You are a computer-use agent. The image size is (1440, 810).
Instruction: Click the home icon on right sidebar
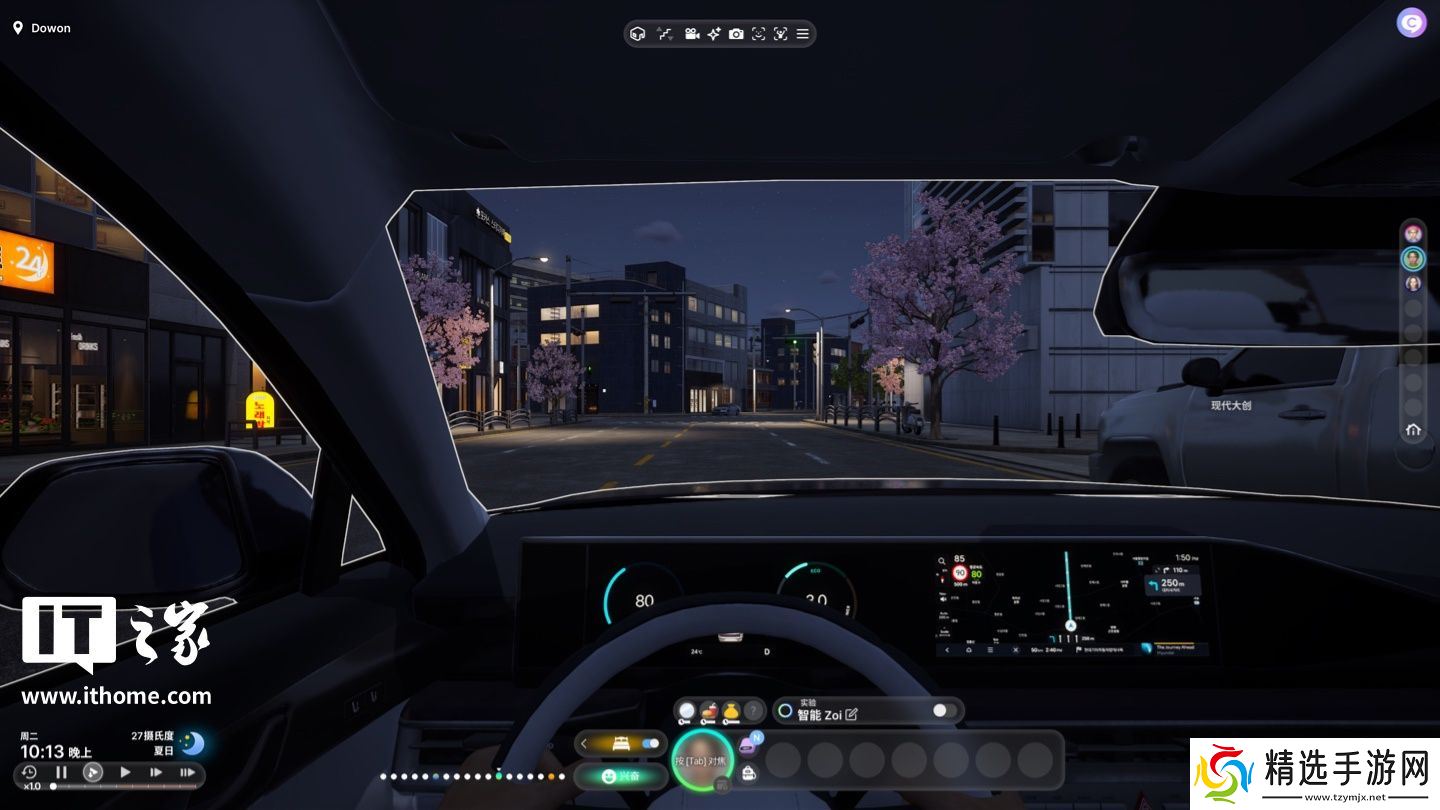(x=1413, y=430)
